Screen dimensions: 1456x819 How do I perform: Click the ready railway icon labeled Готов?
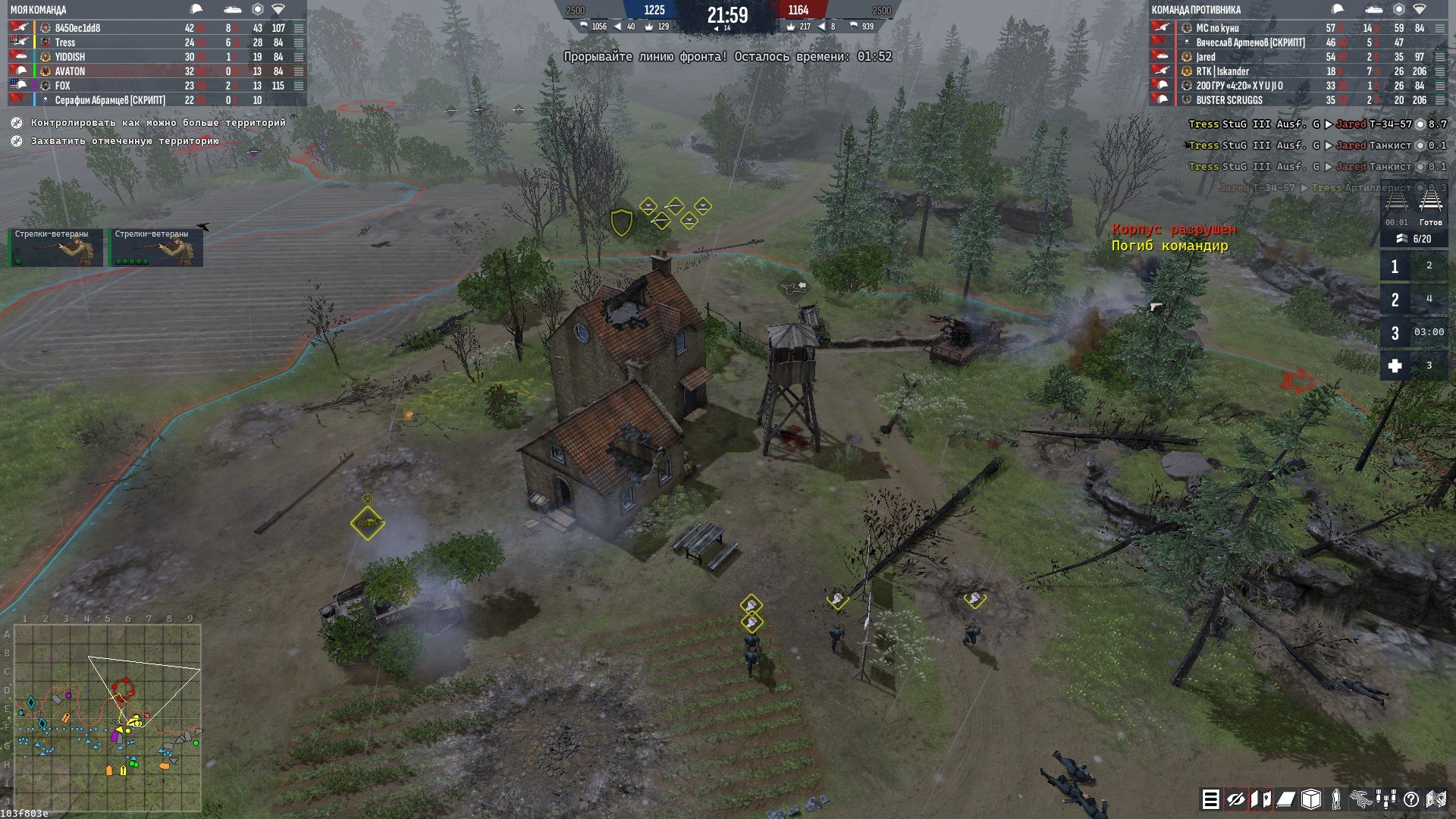tap(1430, 208)
